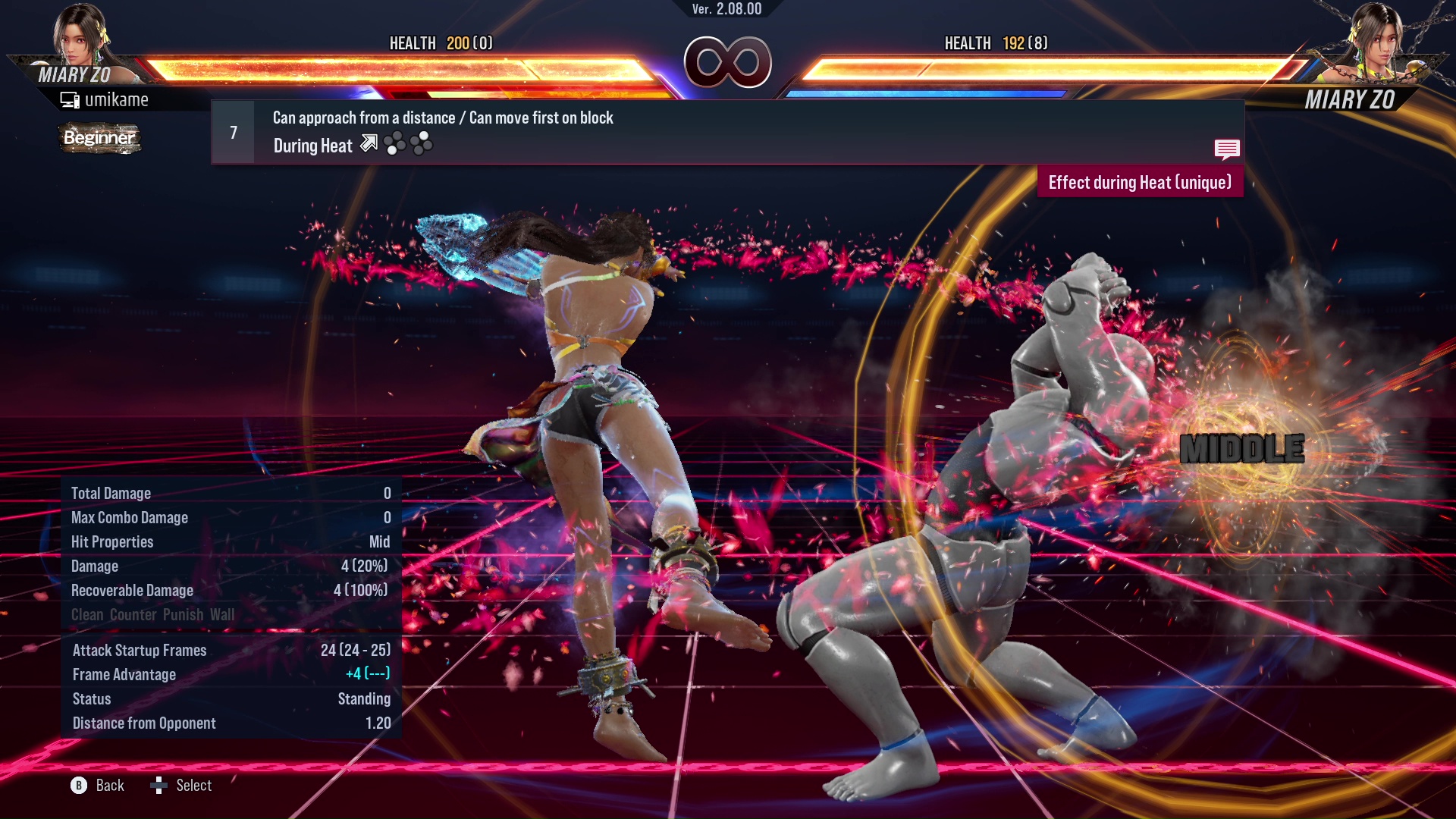This screenshot has height=819, width=1456.
Task: Click the 'During Heat' move notation row
Action: point(312,145)
